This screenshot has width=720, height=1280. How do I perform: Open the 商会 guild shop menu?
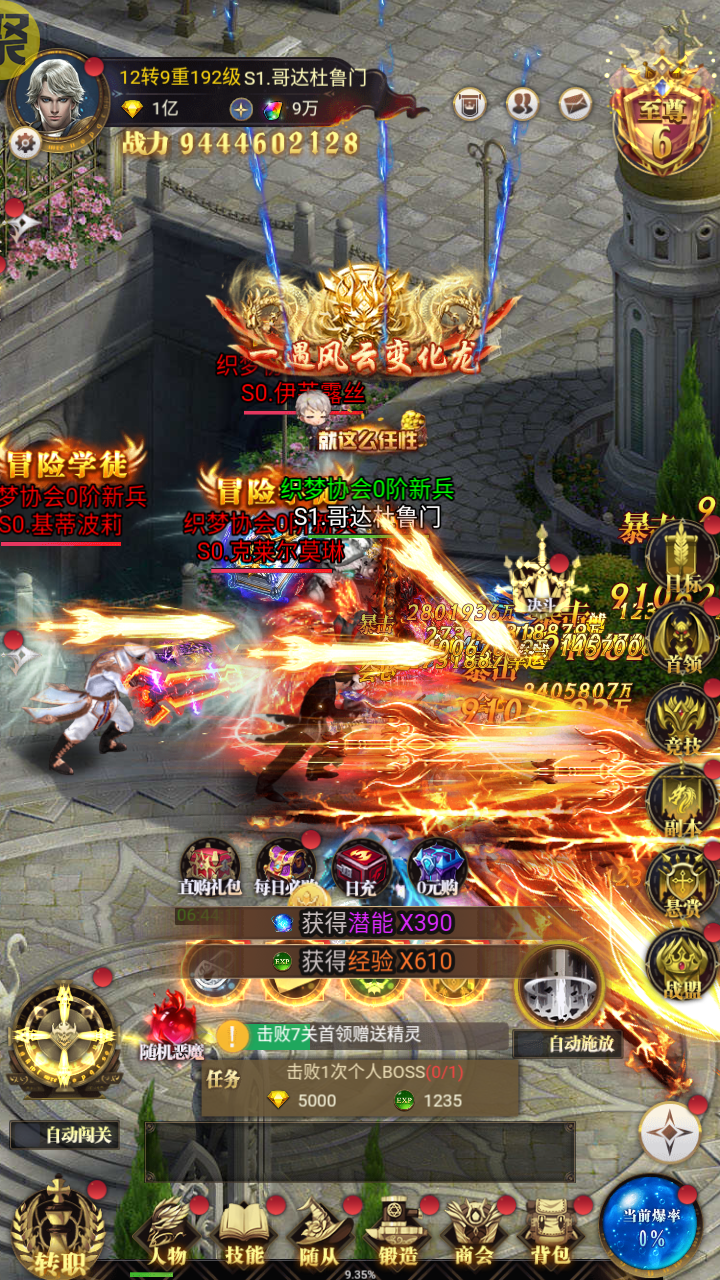[473, 1232]
